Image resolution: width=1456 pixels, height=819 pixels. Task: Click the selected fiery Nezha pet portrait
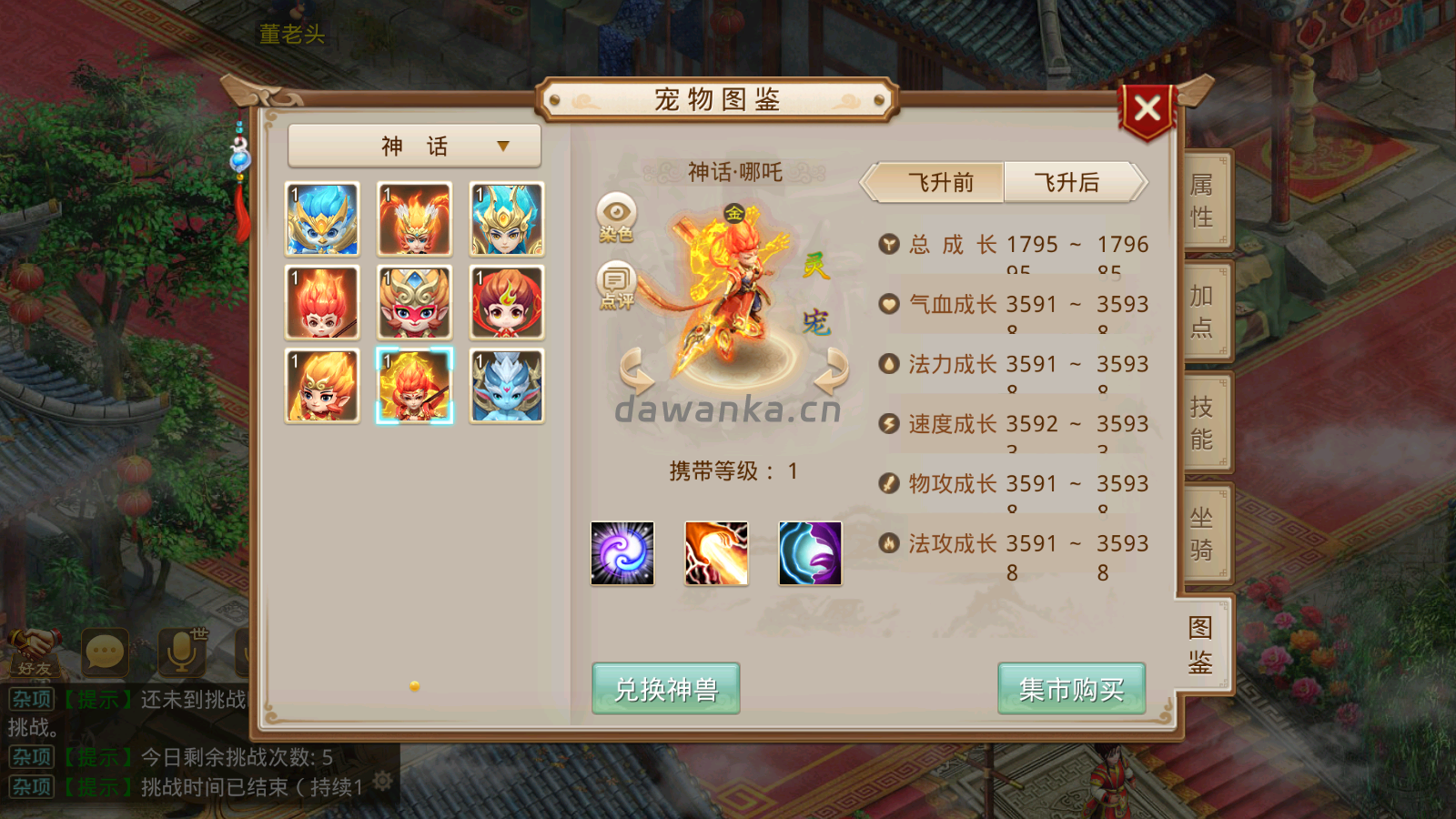(414, 386)
